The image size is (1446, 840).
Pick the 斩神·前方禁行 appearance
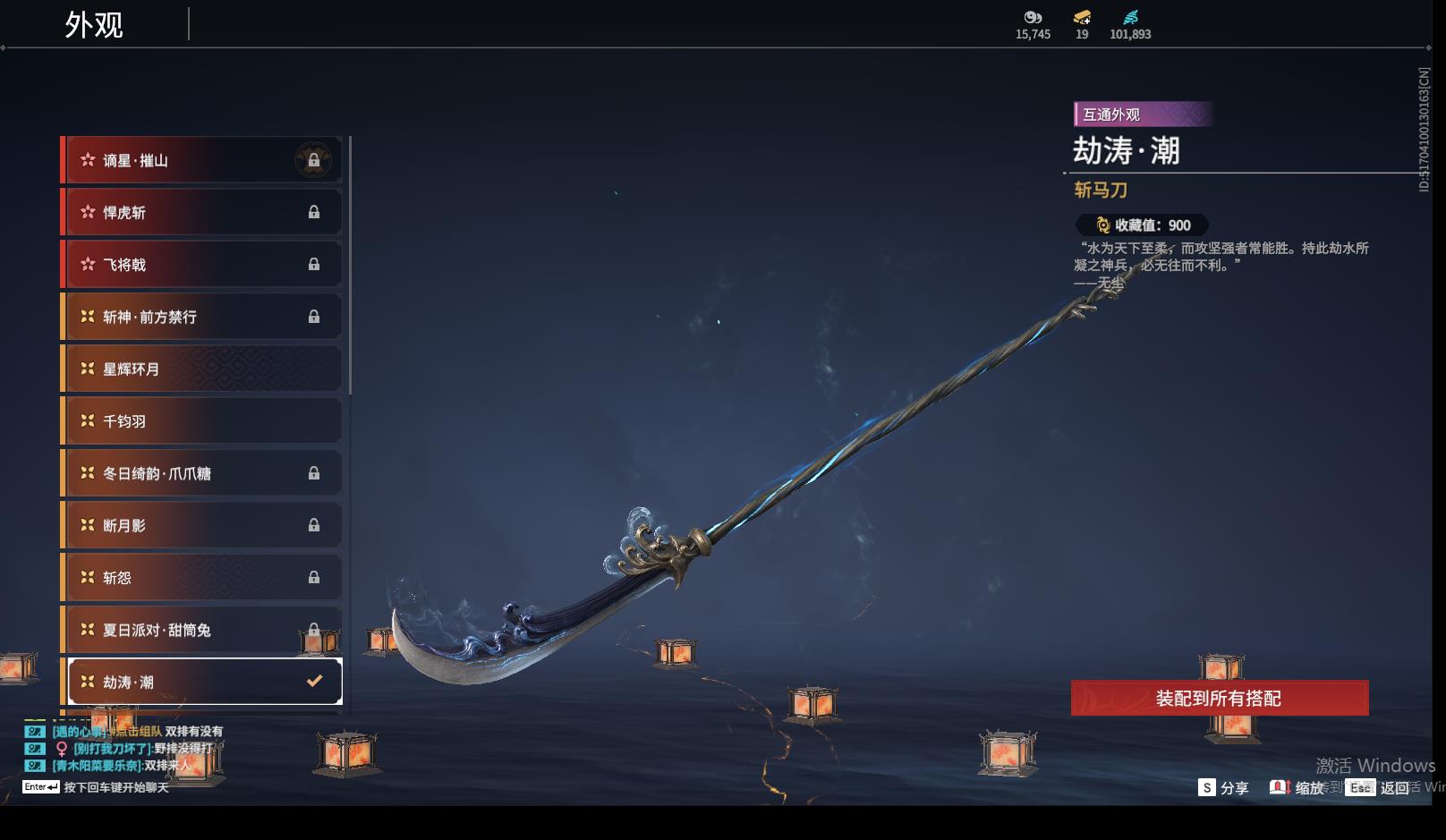tap(201, 317)
